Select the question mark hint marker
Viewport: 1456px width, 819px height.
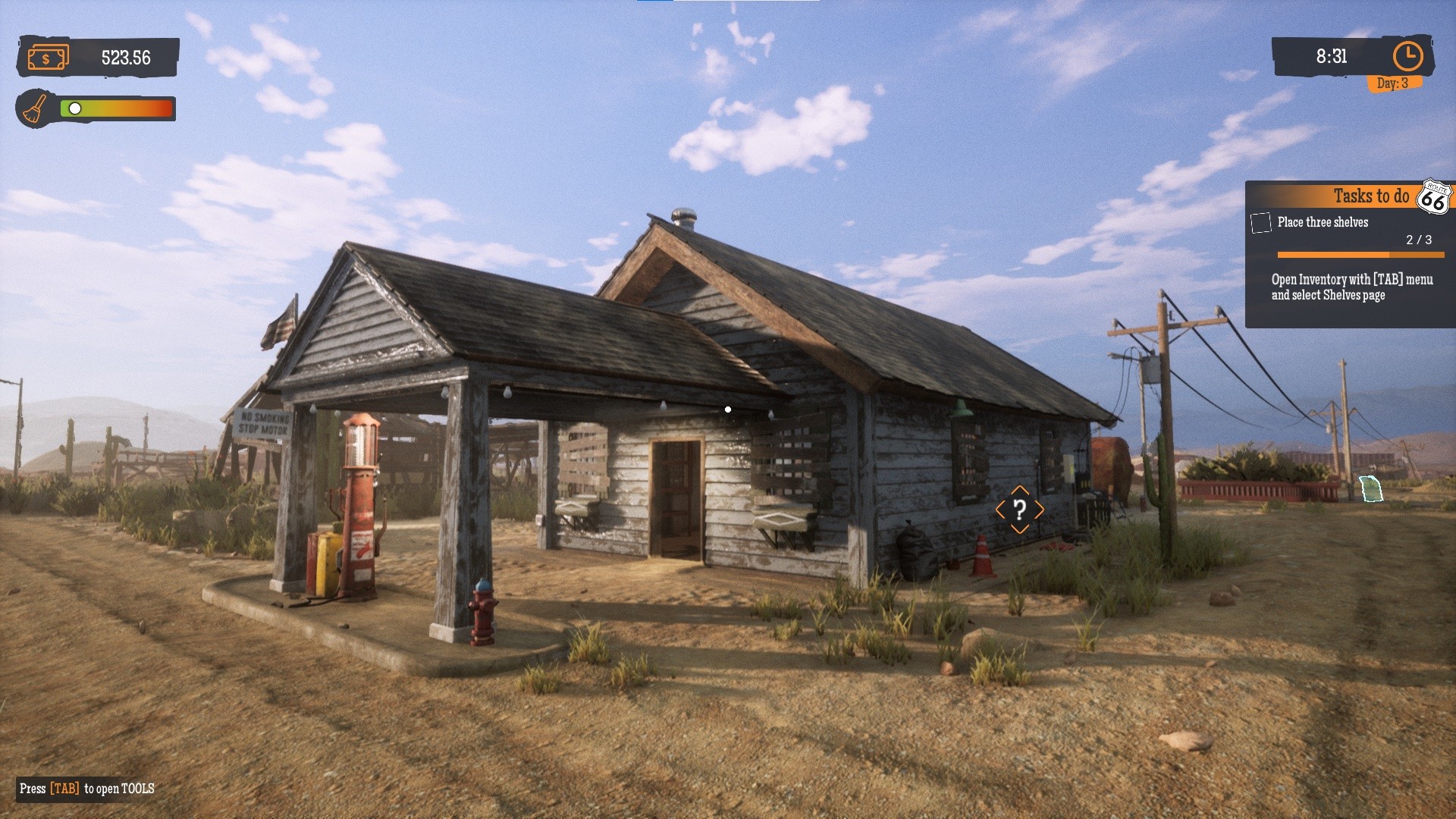(x=1019, y=510)
